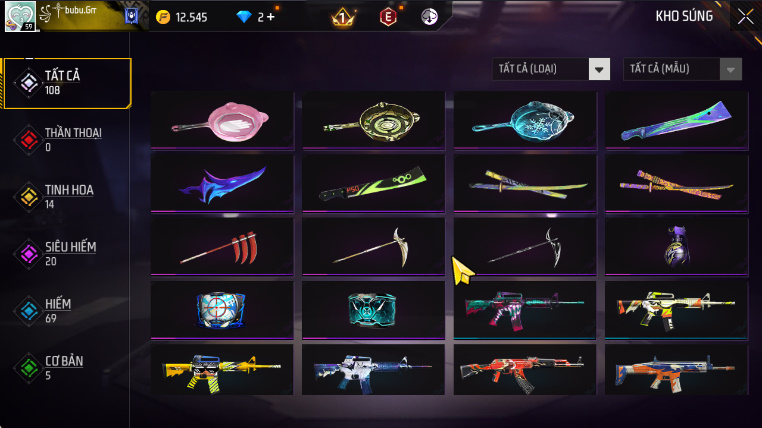This screenshot has width=762, height=428.
Task: Open the Tất Cả (Mẫu) dropdown
Action: point(683,69)
